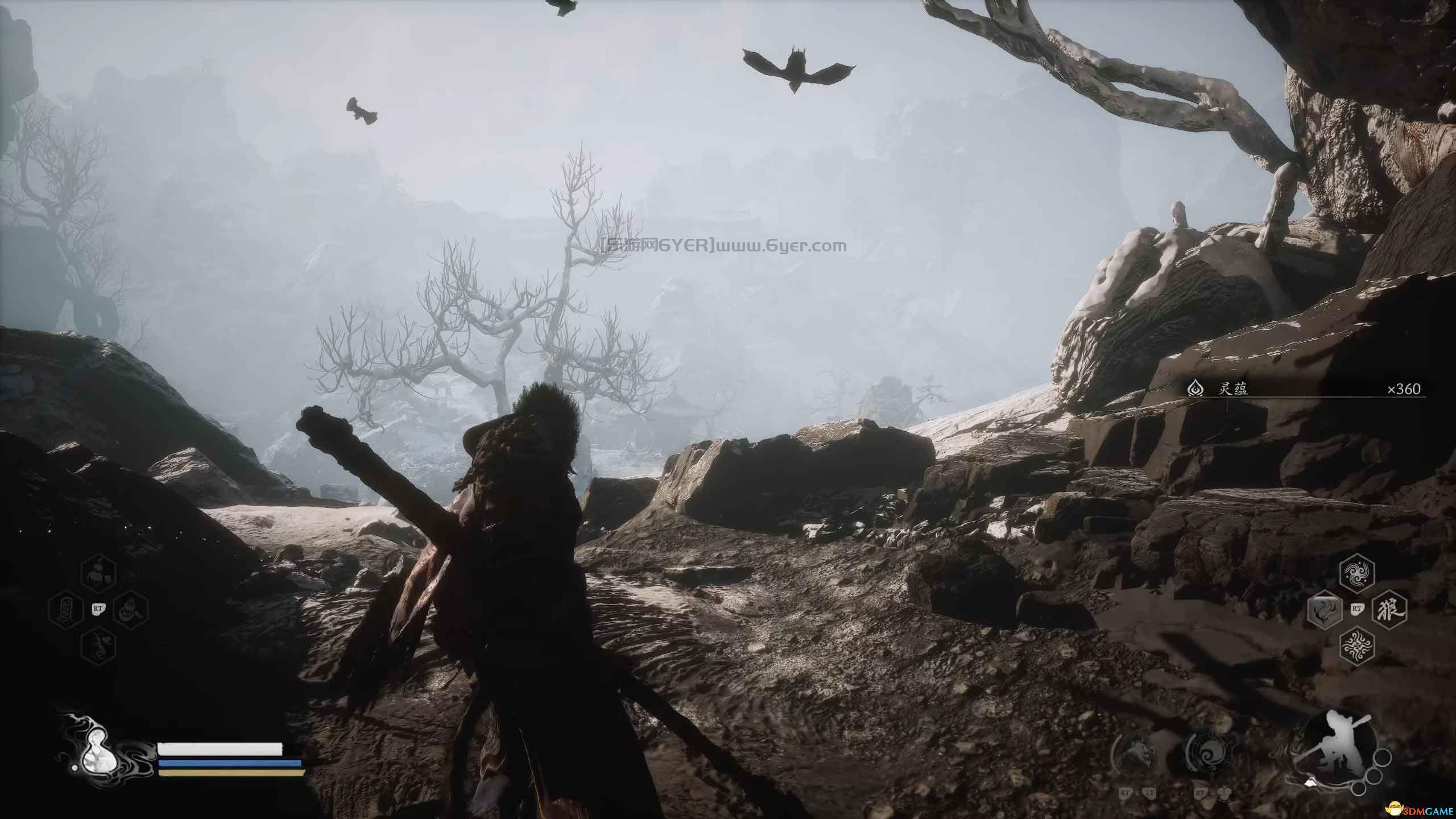
Task: Select the scroll-shaped quick-item slot
Action: [x=65, y=611]
